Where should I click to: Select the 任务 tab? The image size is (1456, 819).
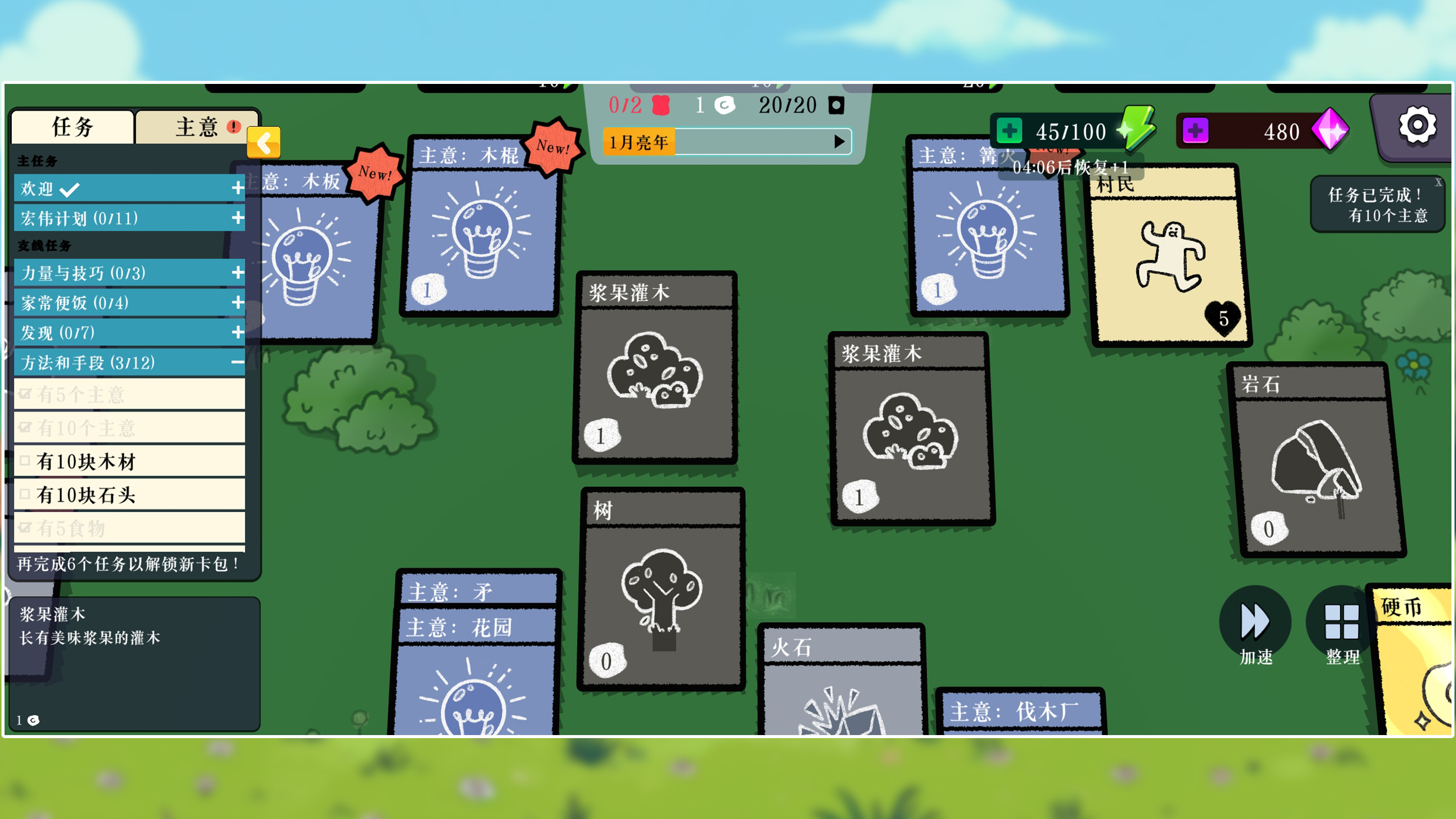point(72,126)
